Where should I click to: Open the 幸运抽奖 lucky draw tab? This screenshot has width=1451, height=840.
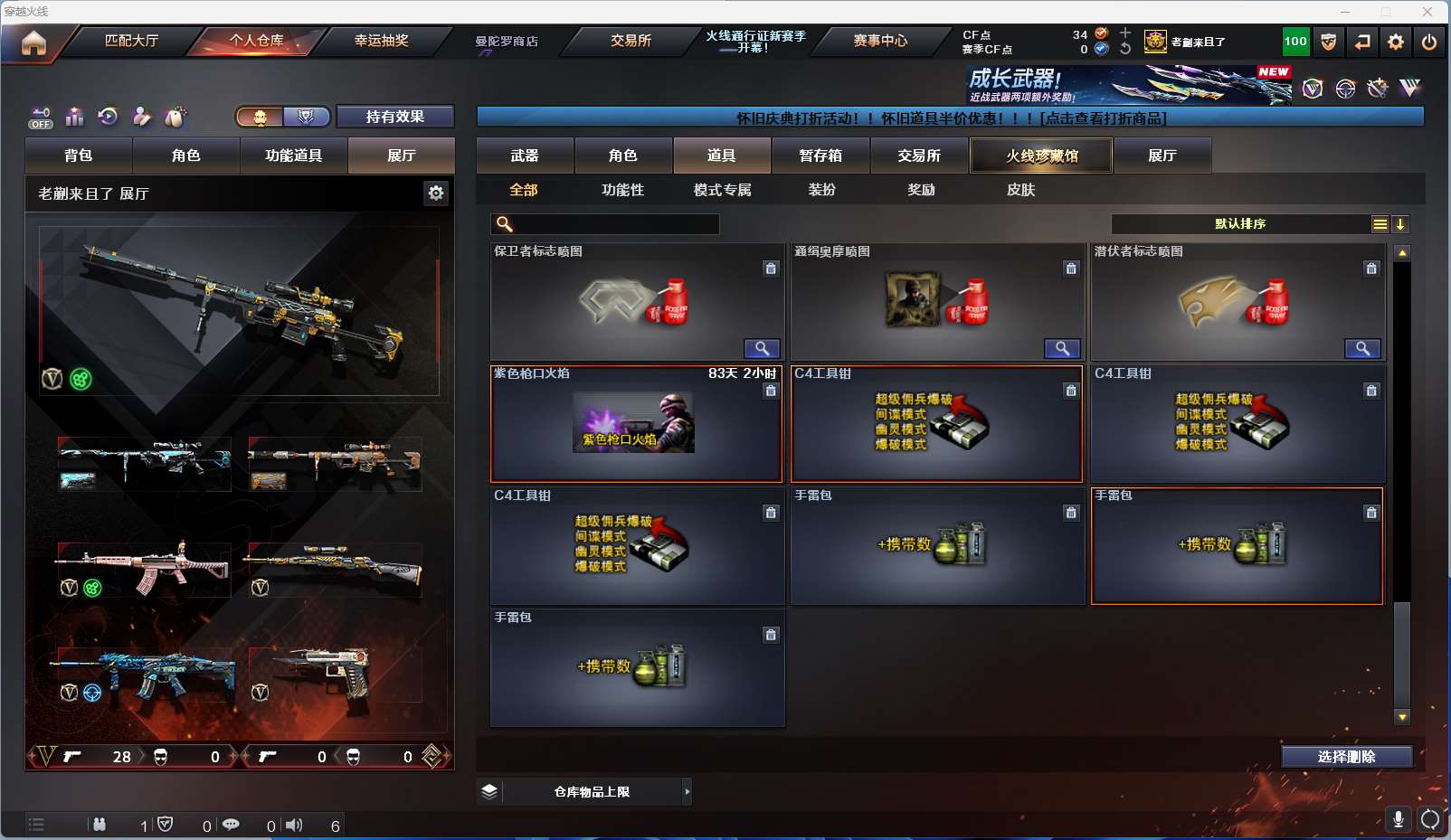(381, 41)
